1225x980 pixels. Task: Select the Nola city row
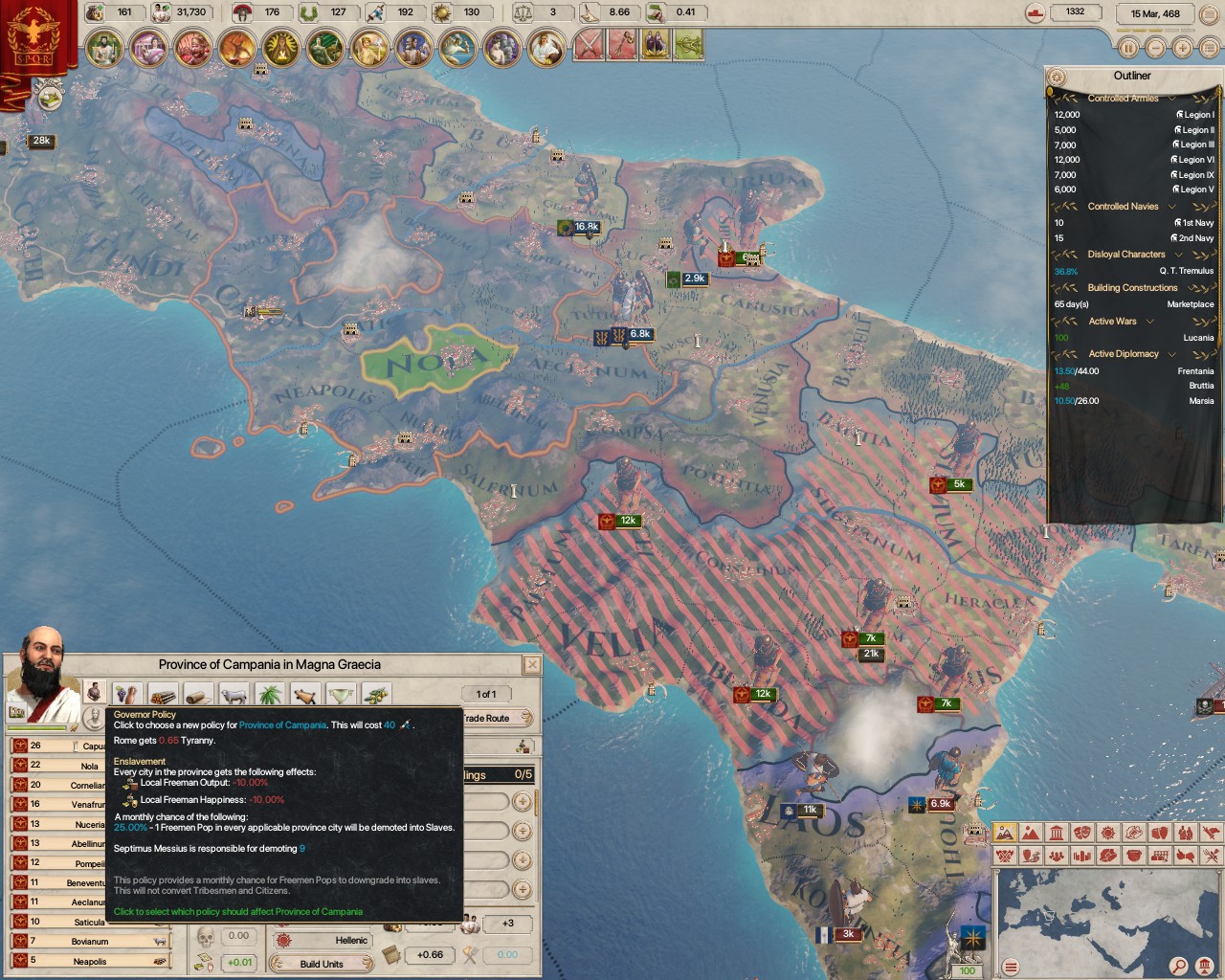coord(89,766)
